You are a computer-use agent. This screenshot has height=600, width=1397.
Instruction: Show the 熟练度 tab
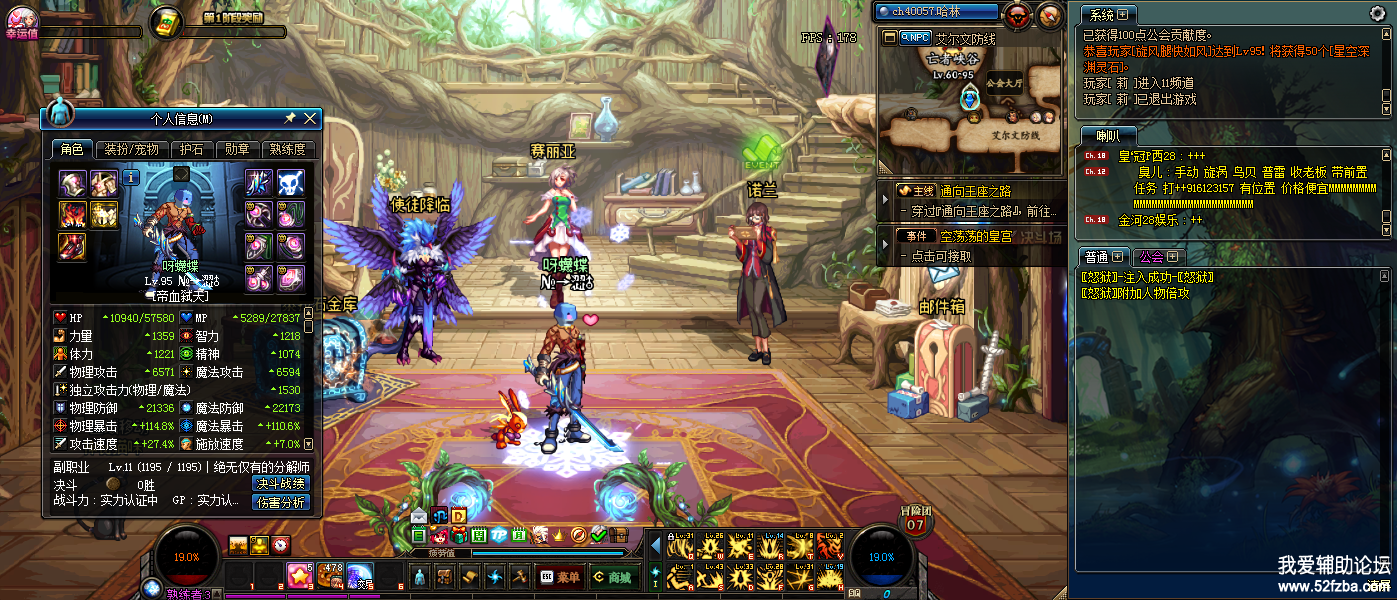click(x=288, y=150)
